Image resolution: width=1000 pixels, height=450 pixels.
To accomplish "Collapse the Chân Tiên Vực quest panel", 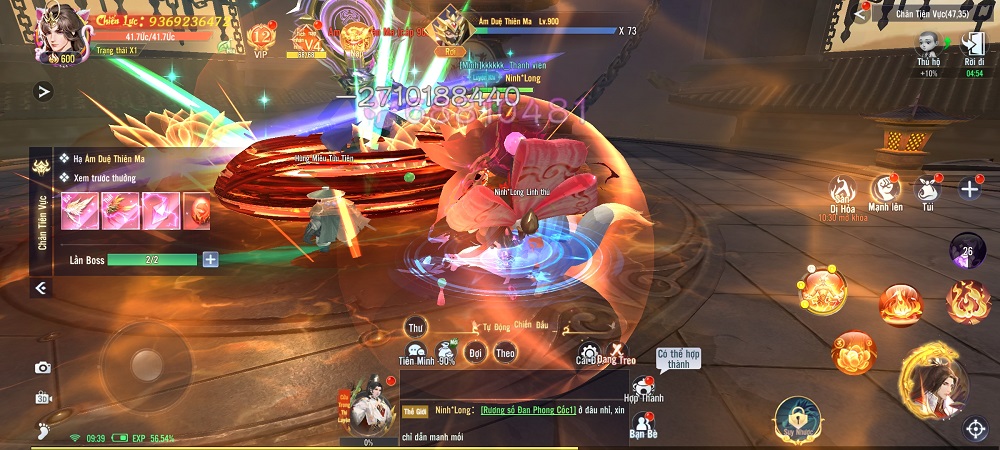I will [x=41, y=288].
